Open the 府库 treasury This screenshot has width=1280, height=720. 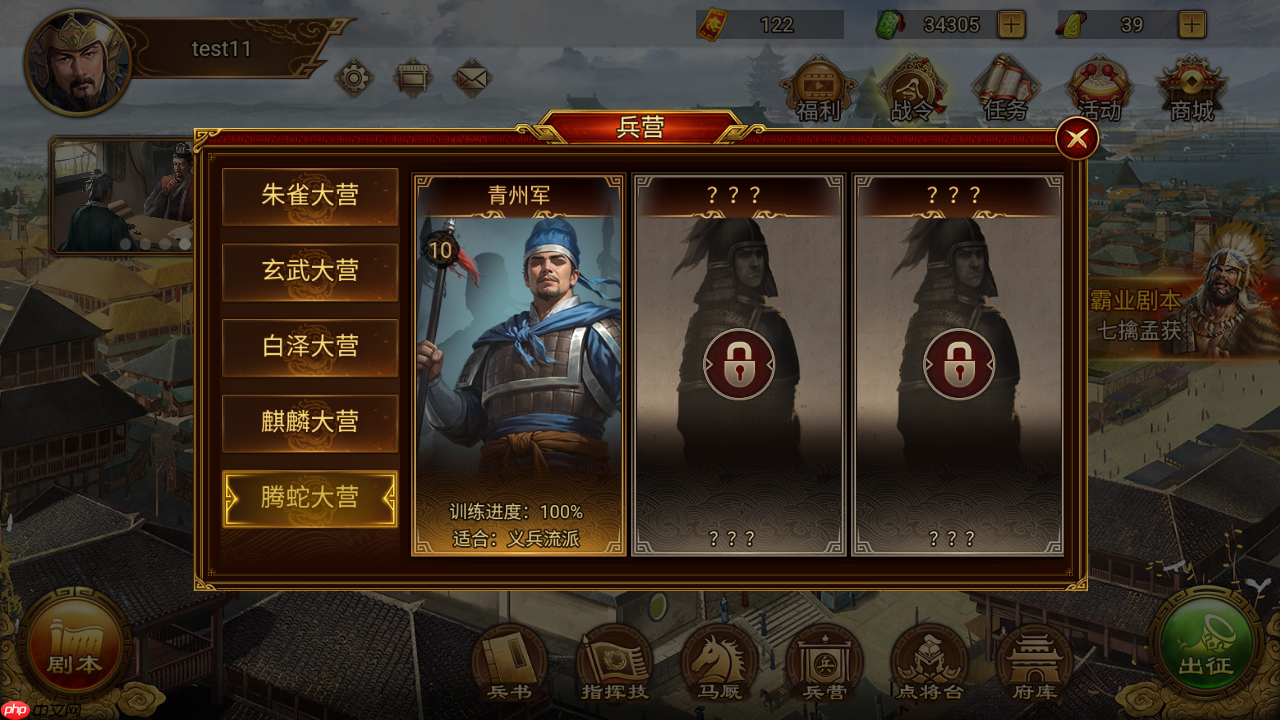click(x=1034, y=662)
